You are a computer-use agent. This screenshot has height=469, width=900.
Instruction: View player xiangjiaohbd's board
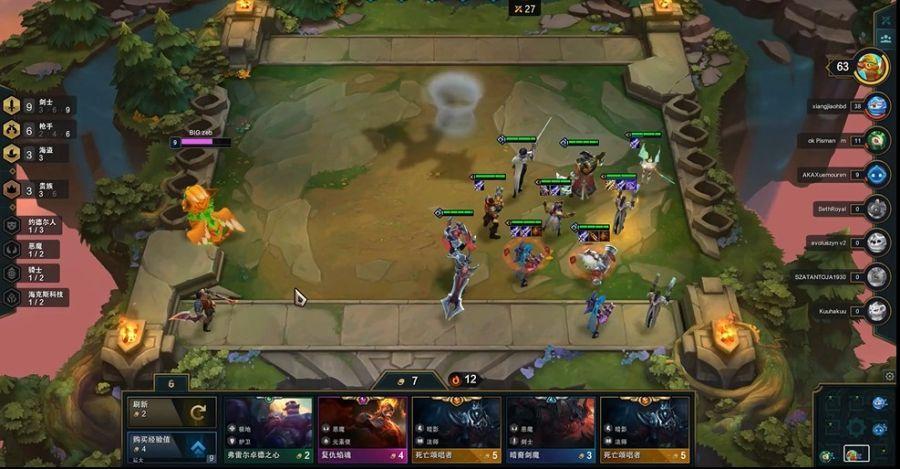click(x=877, y=105)
